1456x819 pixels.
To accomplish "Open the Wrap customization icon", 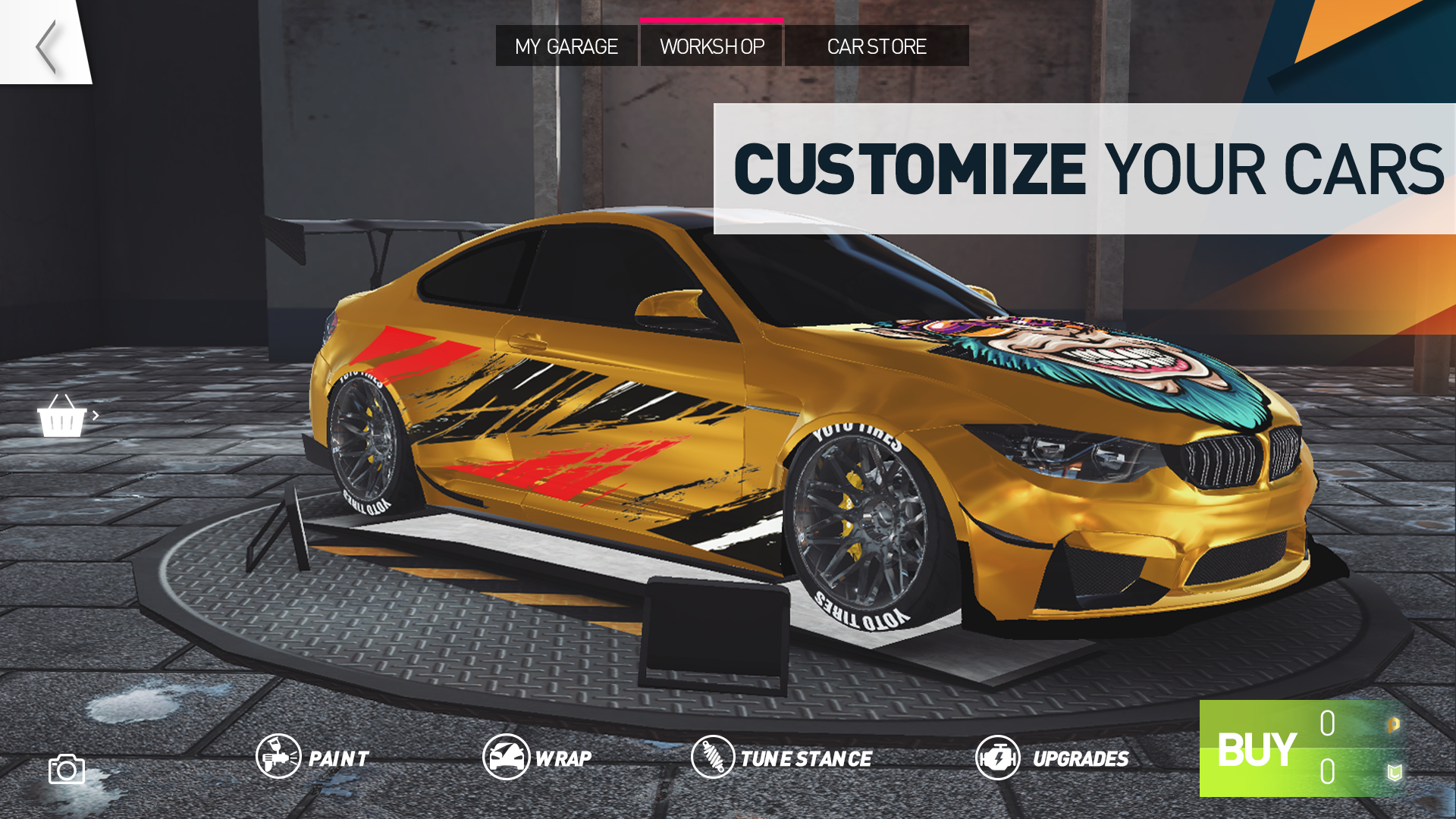I will pyautogui.click(x=507, y=756).
